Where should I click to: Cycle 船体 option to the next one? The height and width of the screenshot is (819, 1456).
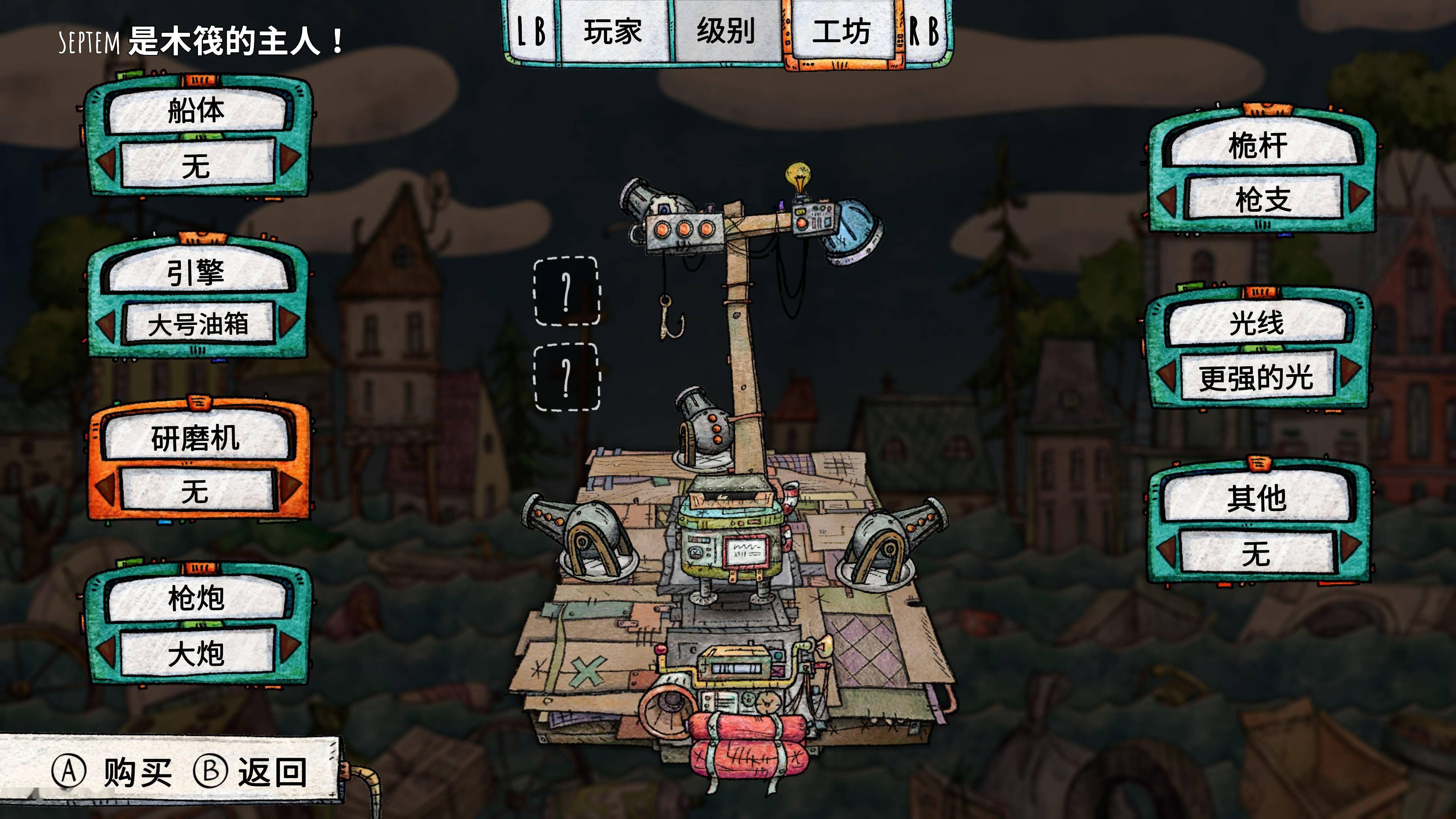point(289,159)
